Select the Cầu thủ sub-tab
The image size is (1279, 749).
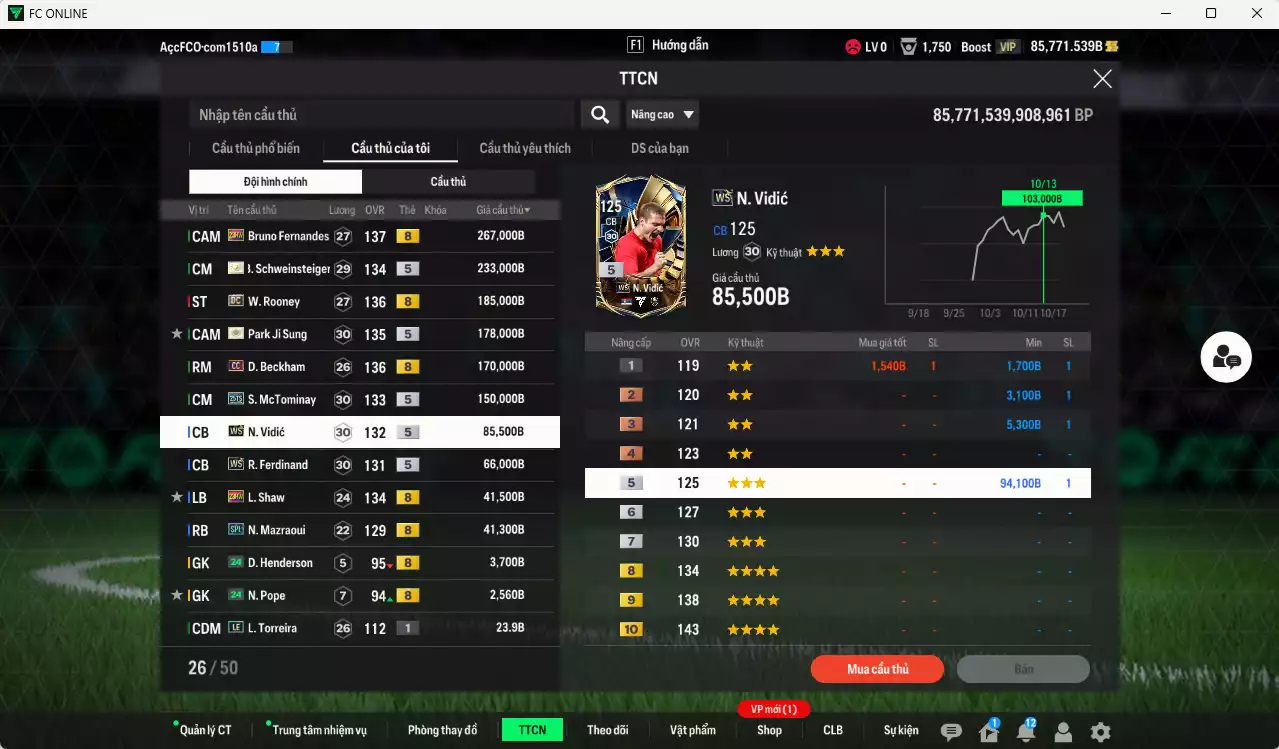448,182
